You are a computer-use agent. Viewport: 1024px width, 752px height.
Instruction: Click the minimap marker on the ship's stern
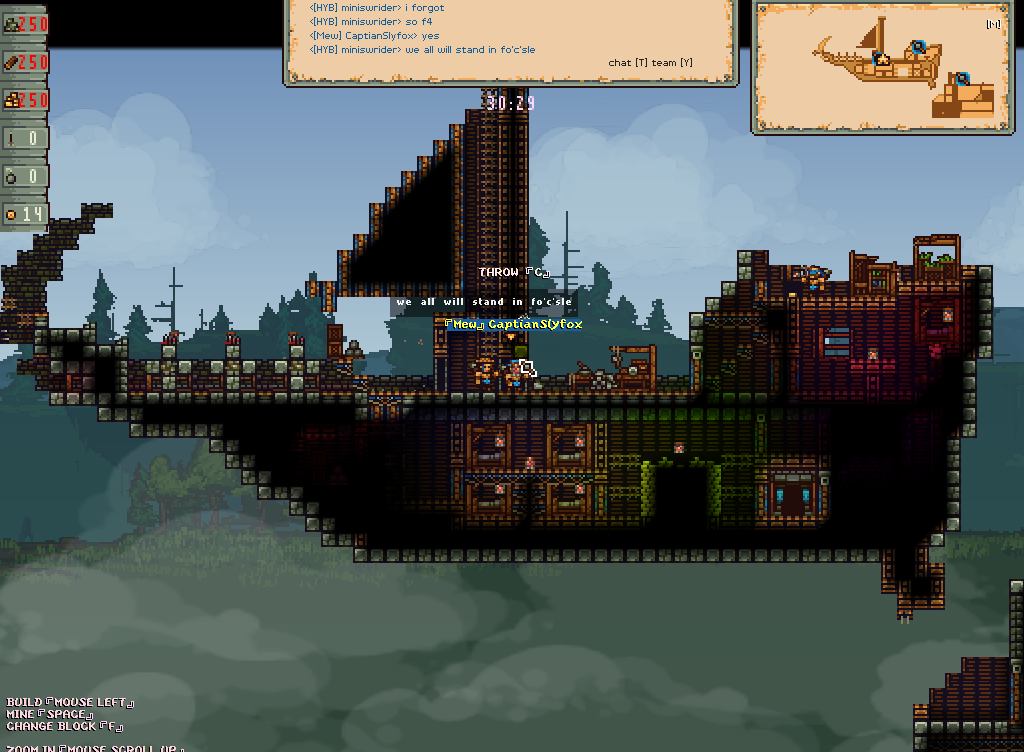tap(918, 46)
